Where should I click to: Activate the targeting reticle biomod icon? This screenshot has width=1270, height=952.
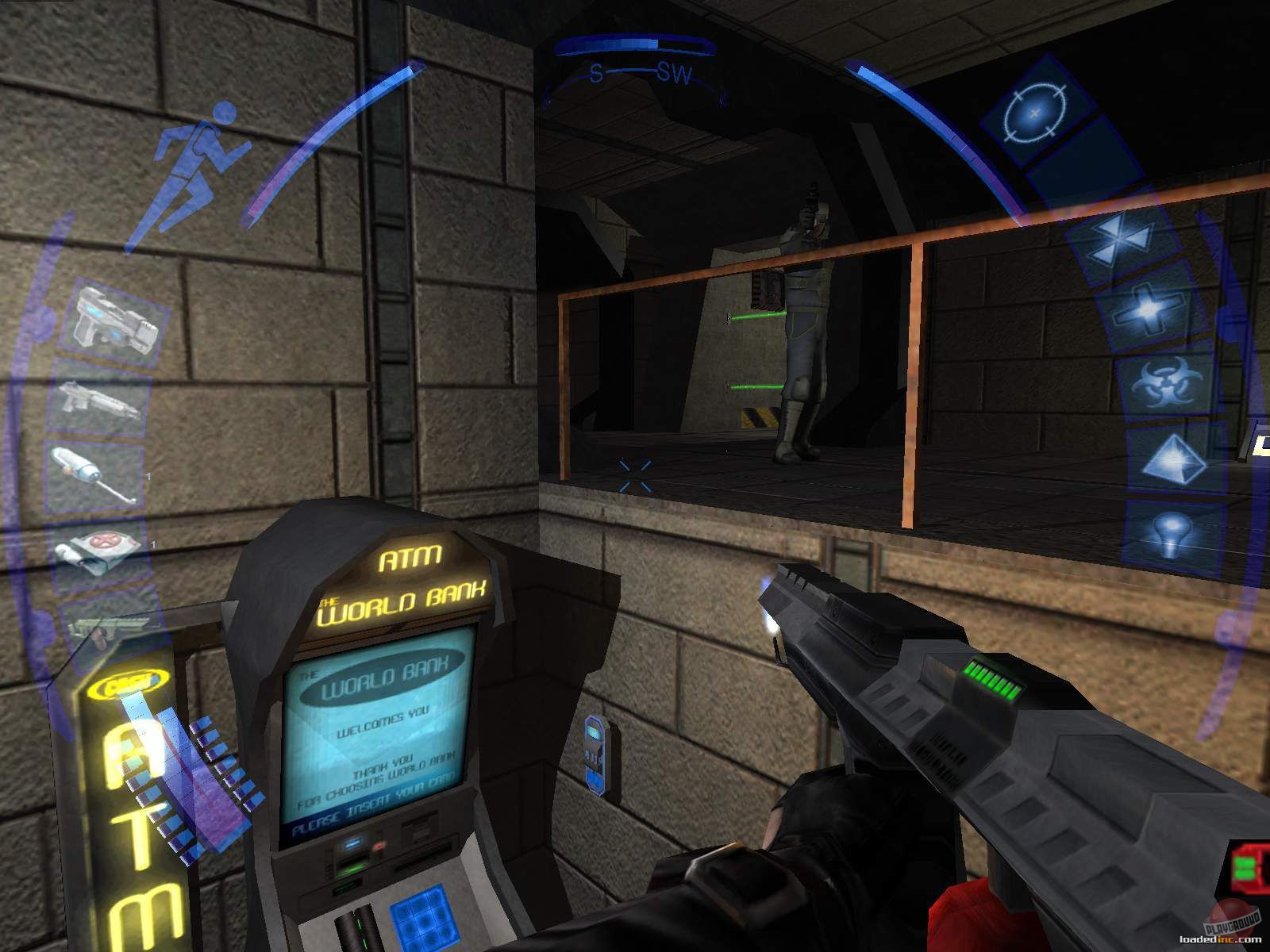[x=1034, y=113]
